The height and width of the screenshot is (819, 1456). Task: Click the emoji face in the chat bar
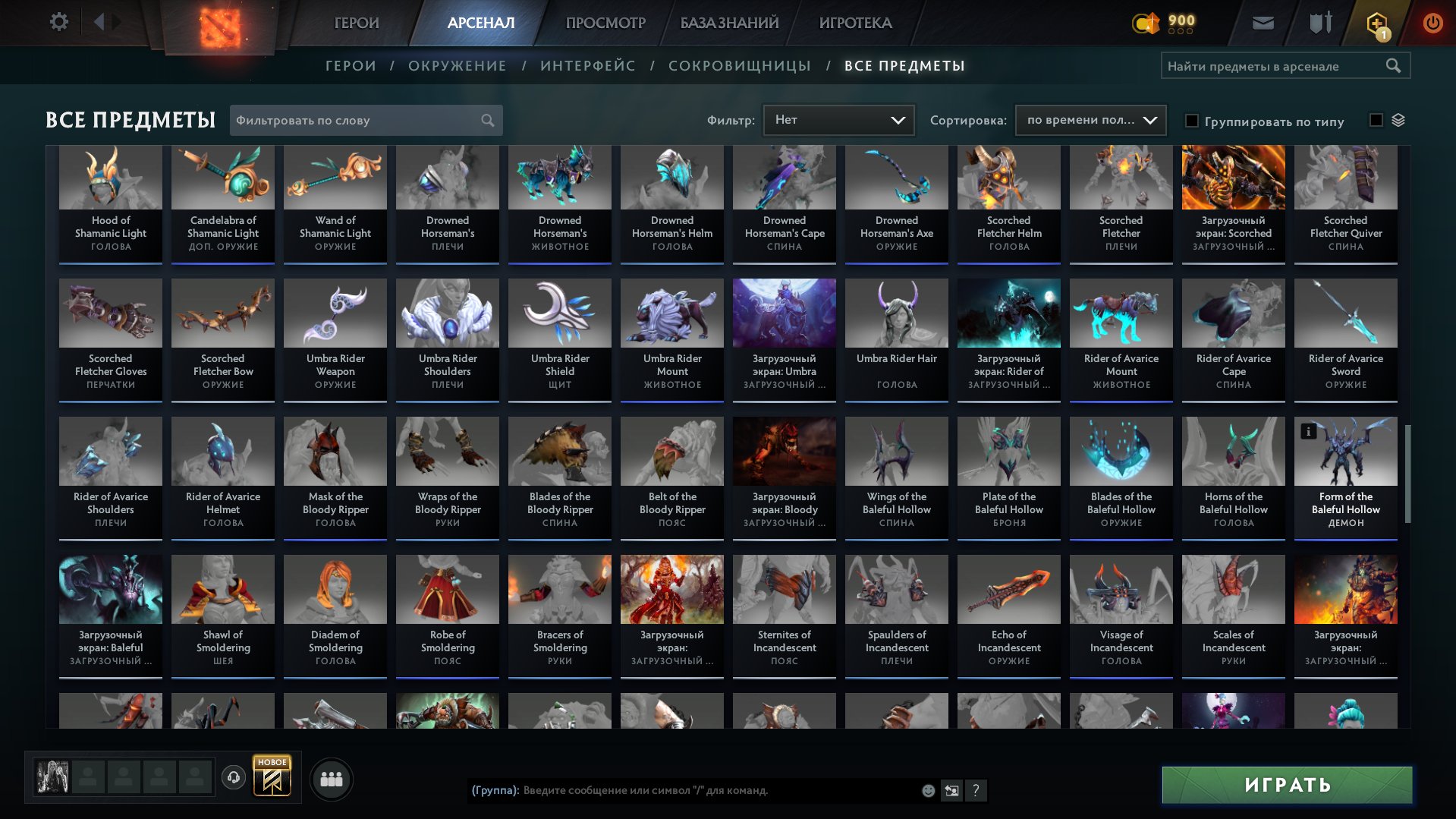coord(927,791)
